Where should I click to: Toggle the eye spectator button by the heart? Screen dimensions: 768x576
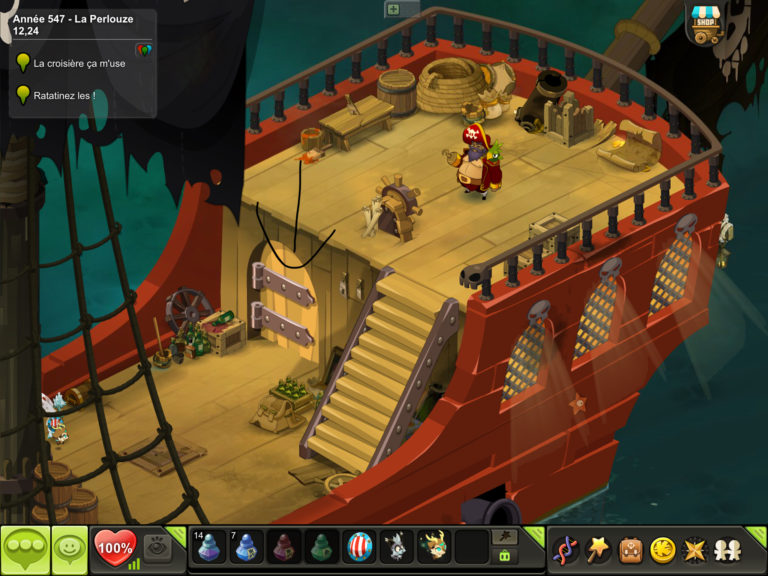coord(156,546)
